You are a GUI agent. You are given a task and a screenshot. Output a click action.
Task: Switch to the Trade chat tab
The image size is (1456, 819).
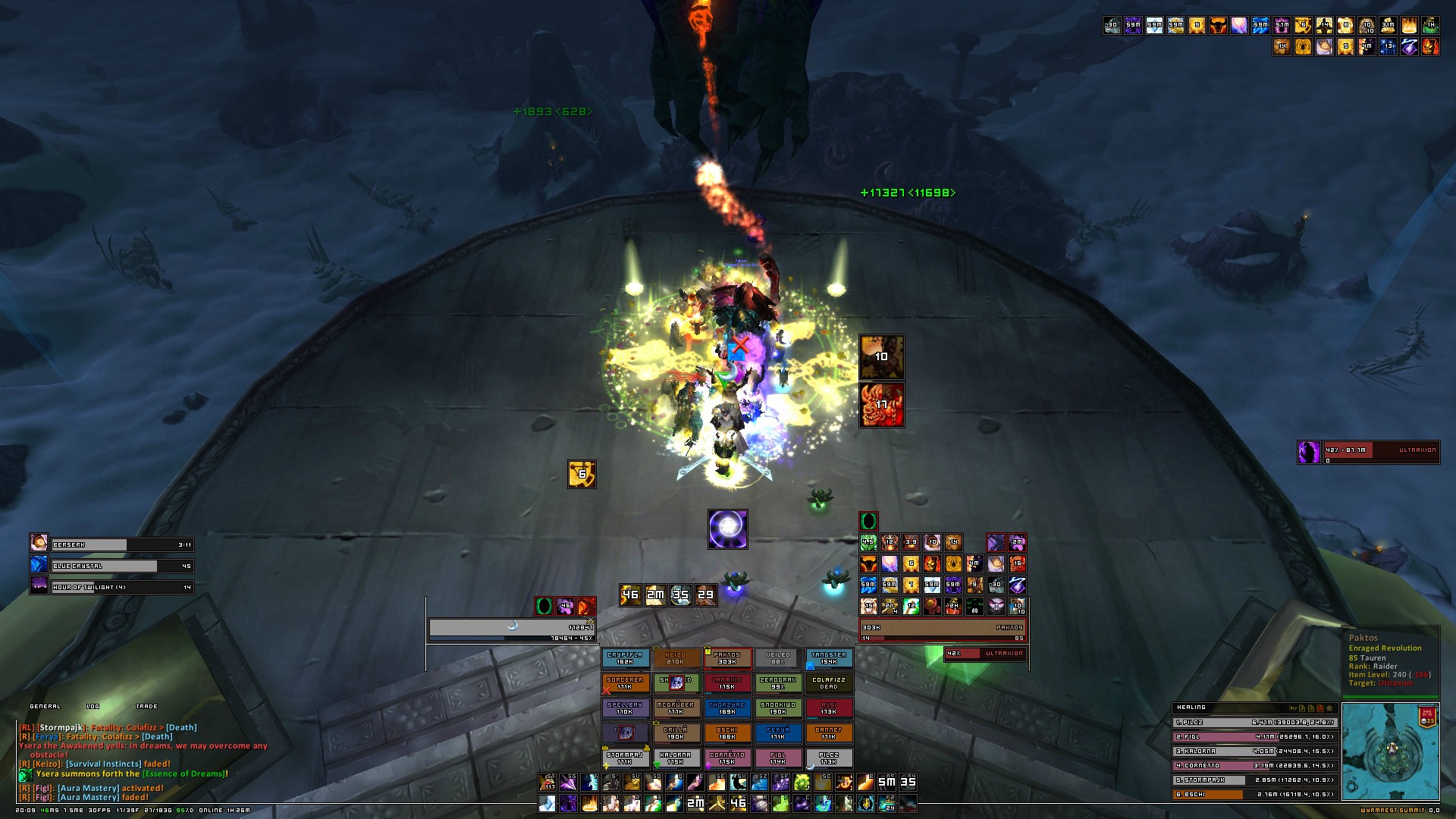click(146, 706)
